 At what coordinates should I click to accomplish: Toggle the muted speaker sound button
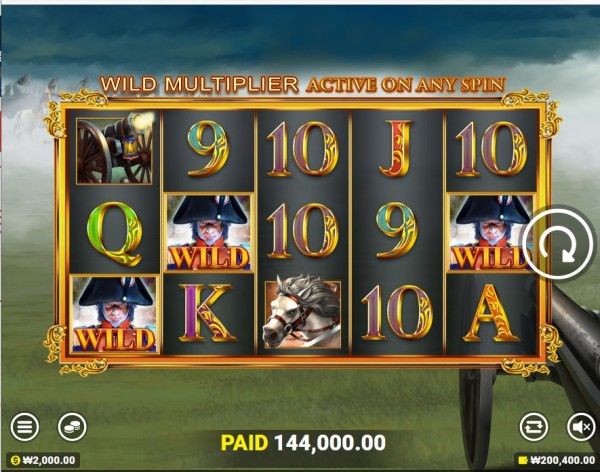click(x=580, y=427)
